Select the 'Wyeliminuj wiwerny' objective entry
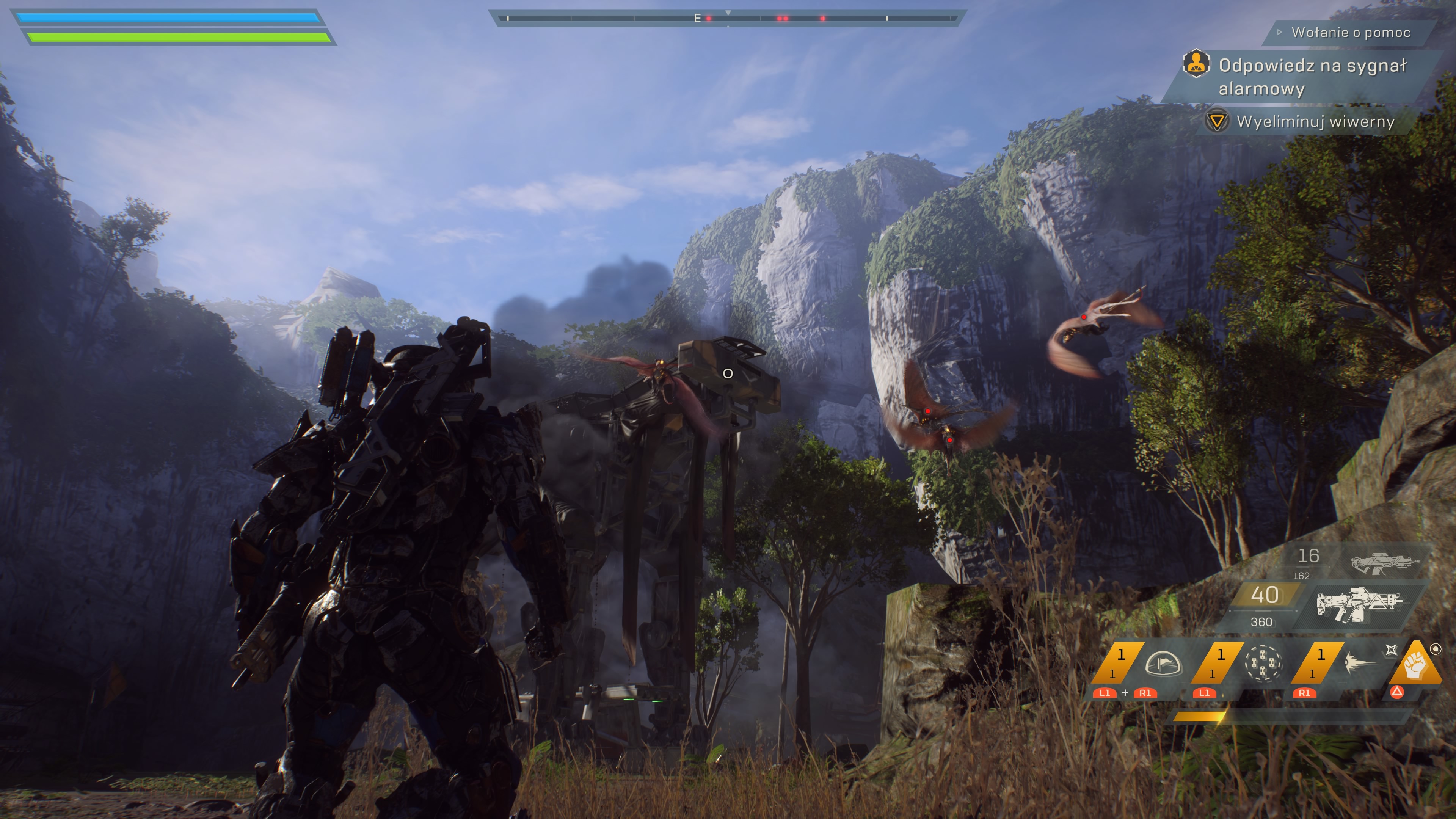The width and height of the screenshot is (1456, 819). [1315, 121]
